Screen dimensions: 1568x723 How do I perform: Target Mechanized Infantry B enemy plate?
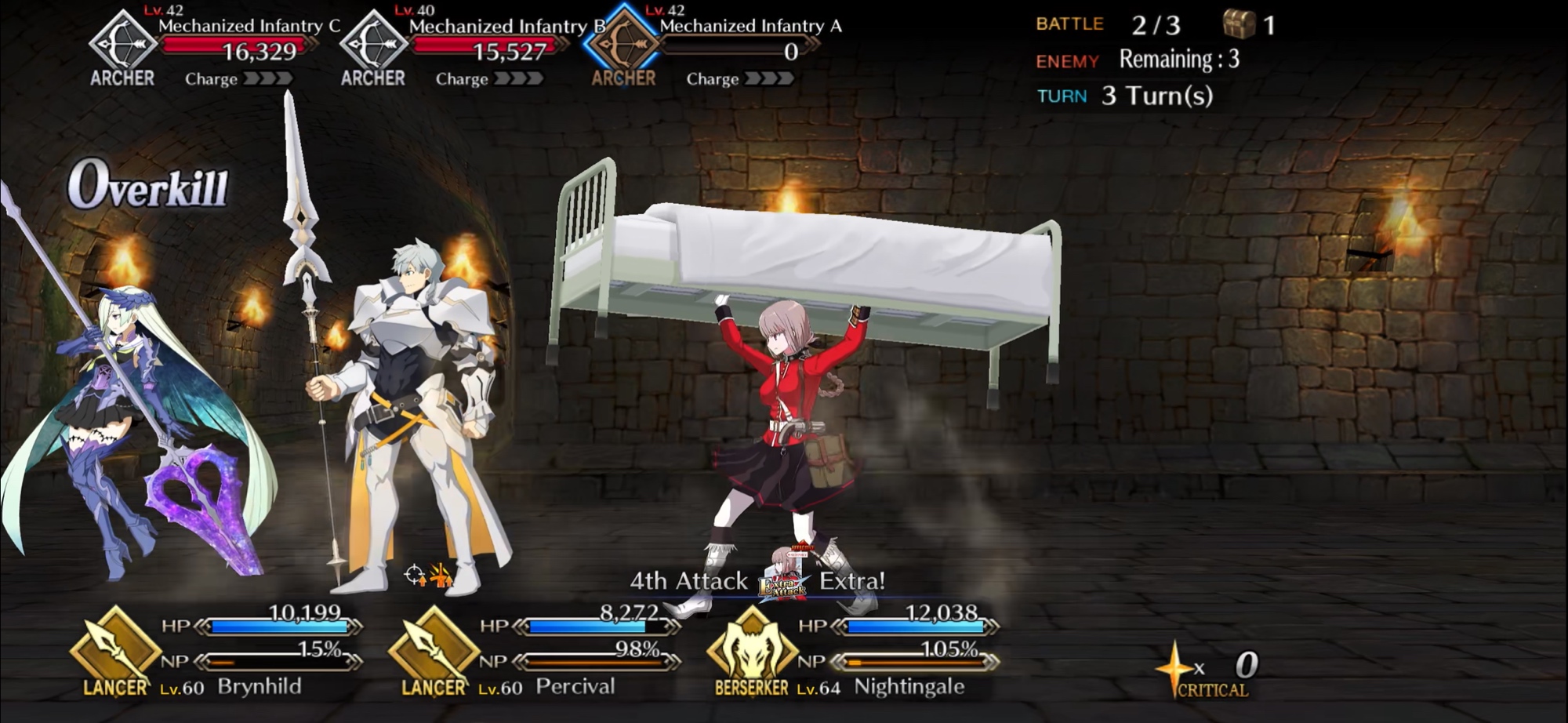pyautogui.click(x=463, y=47)
